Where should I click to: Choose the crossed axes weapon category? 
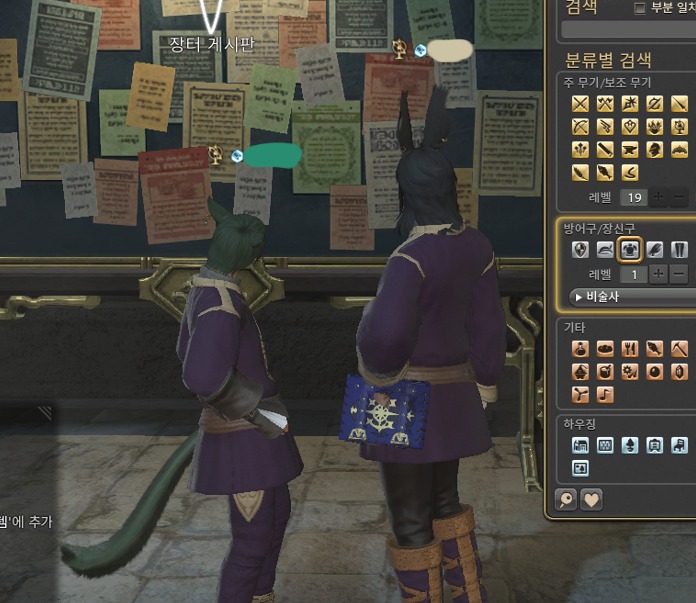(x=605, y=104)
